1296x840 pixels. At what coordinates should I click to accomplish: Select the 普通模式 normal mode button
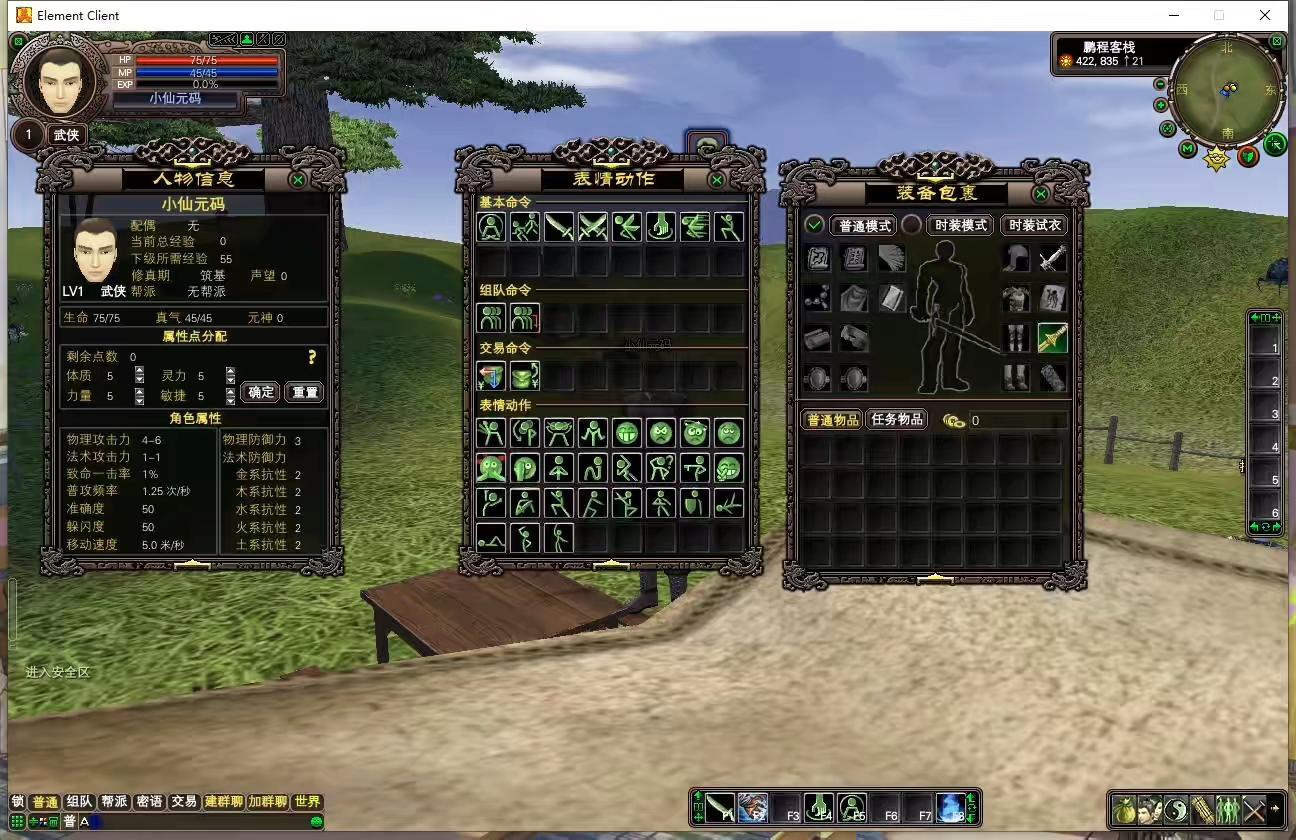(x=864, y=225)
